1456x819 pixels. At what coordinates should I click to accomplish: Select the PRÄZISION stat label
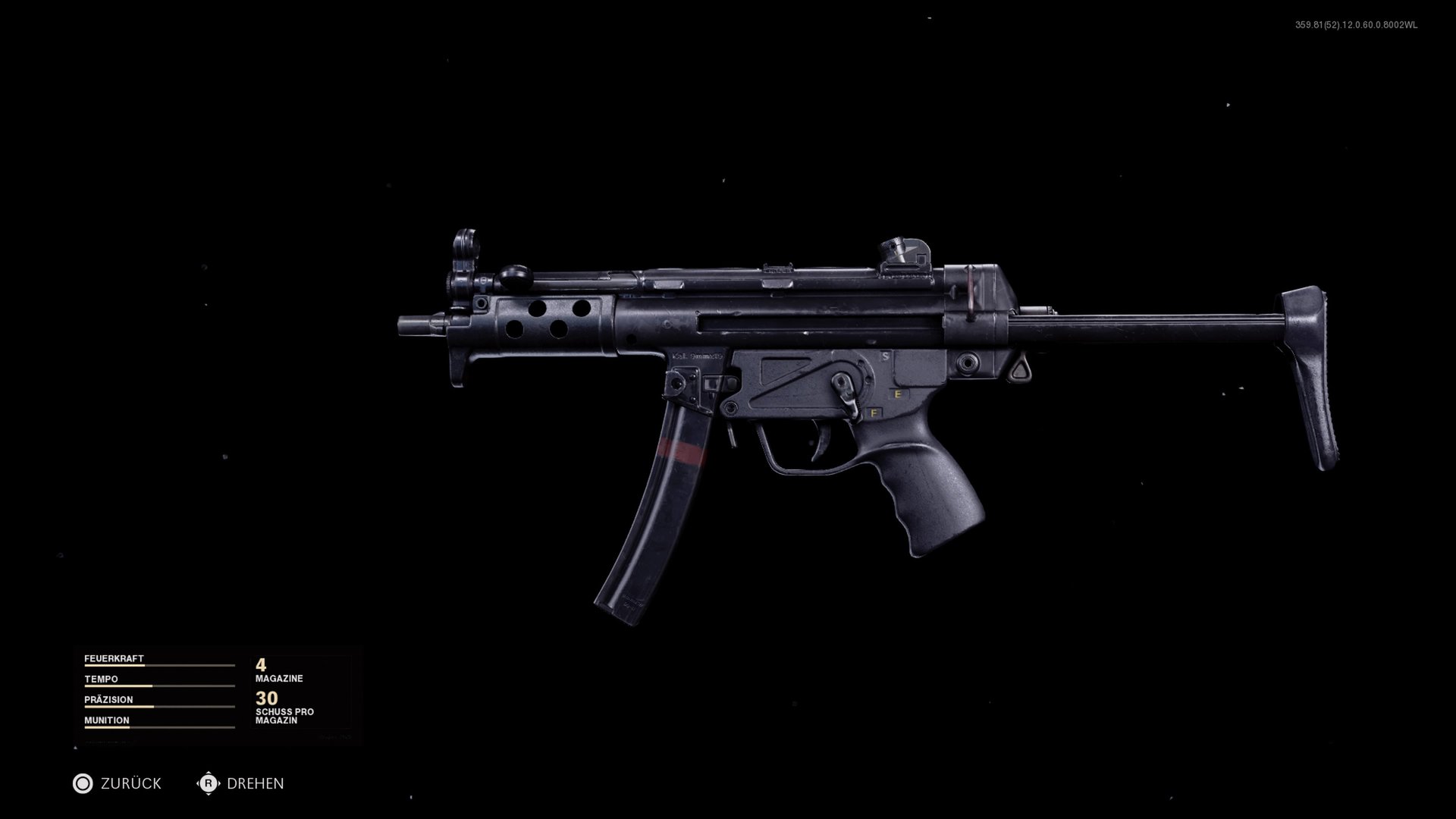[x=110, y=700]
